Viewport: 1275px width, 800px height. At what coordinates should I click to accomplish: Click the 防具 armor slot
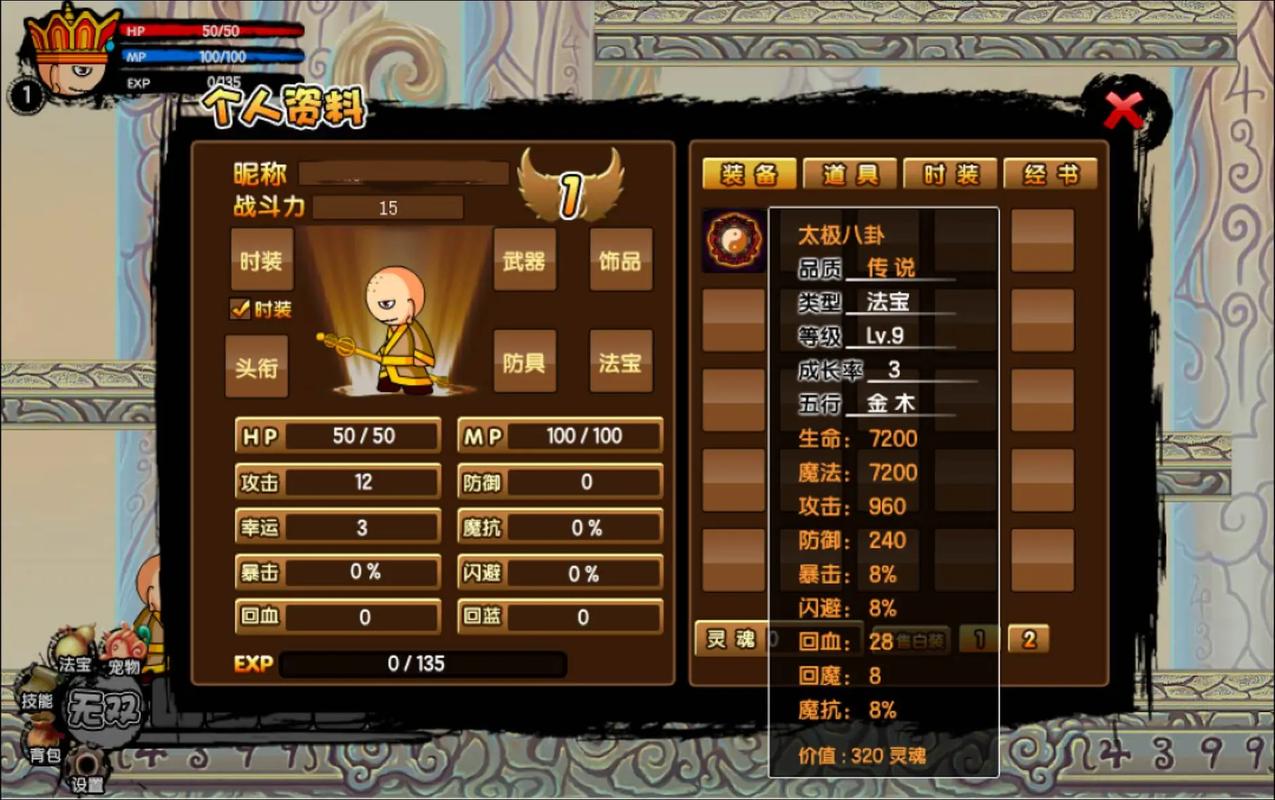pos(524,362)
